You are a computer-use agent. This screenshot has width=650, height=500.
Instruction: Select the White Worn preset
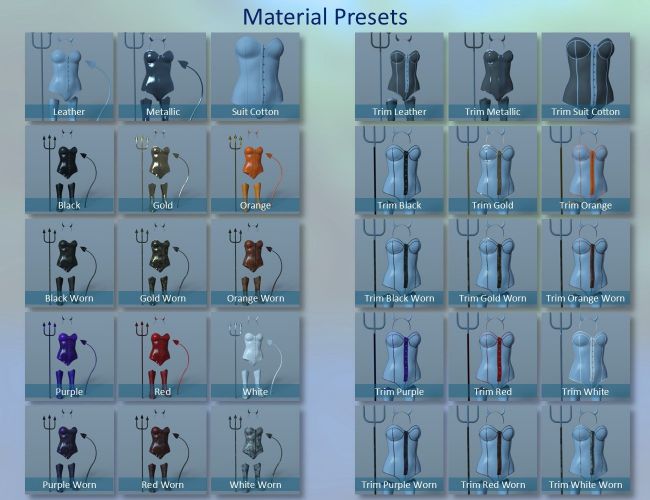(x=255, y=449)
